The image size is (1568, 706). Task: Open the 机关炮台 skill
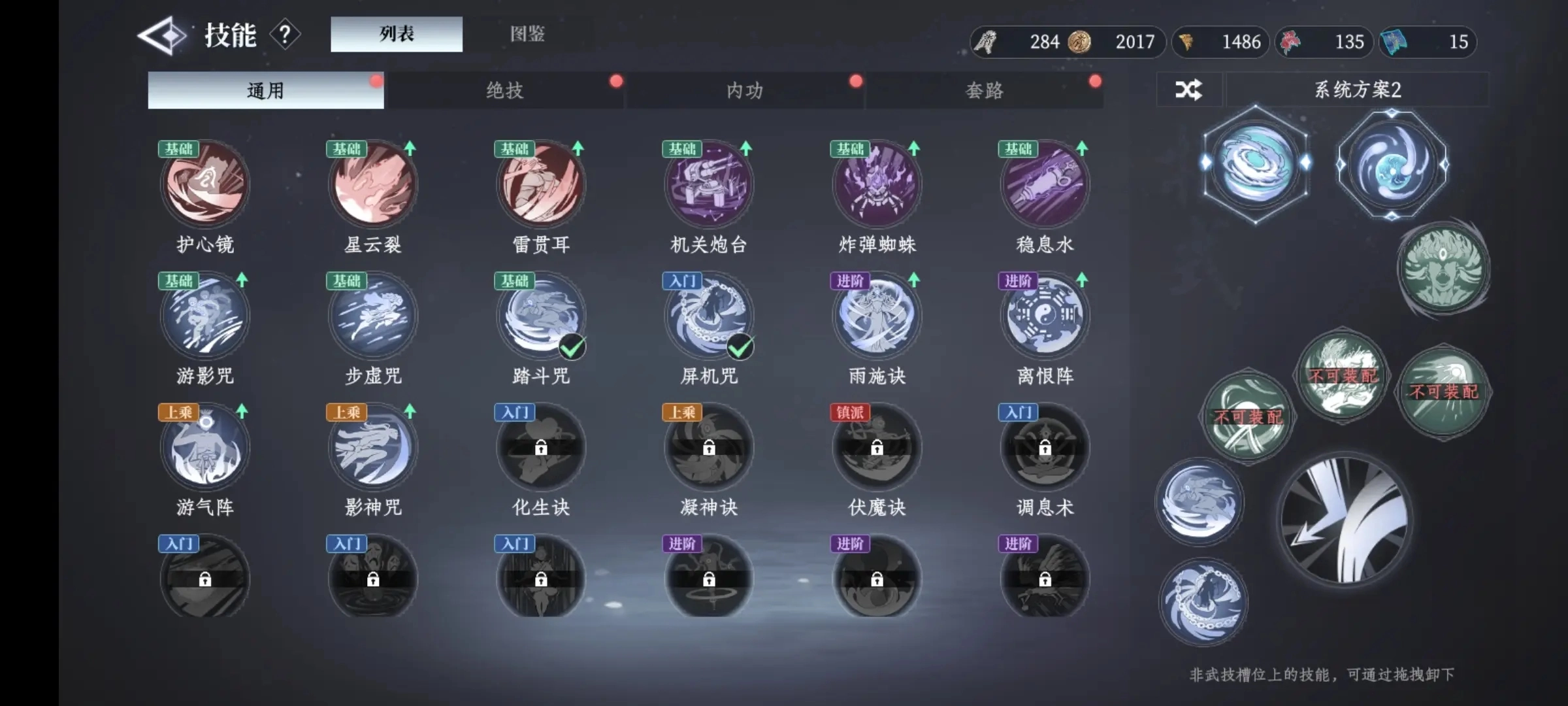pos(709,185)
